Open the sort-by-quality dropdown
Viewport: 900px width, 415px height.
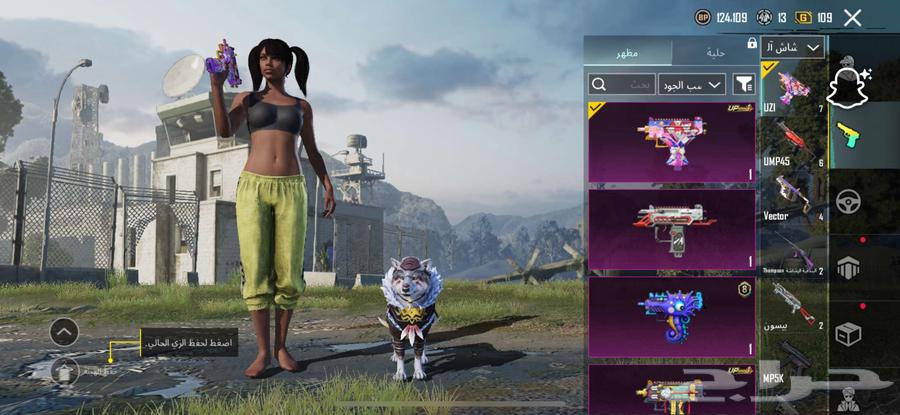click(x=691, y=85)
